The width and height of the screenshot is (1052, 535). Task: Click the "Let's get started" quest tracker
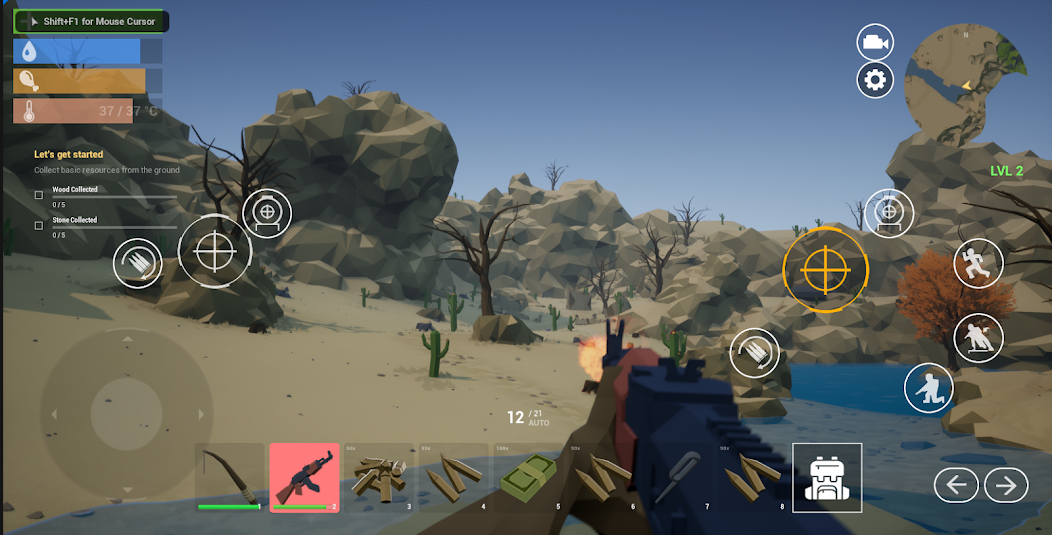click(x=69, y=155)
